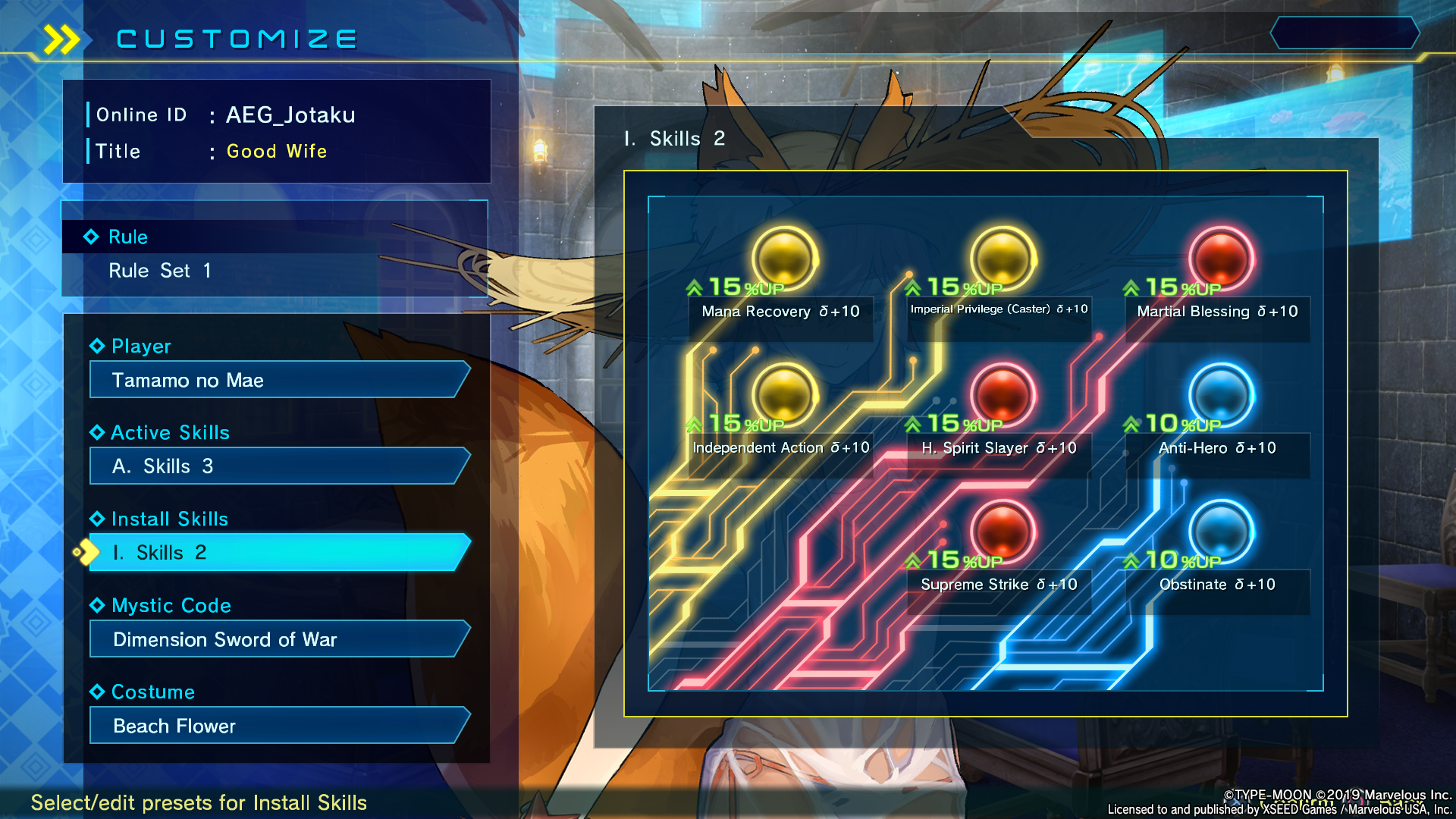This screenshot has width=1456, height=819.
Task: Select the Mana Recovery yellow skill orb
Action: [x=784, y=258]
